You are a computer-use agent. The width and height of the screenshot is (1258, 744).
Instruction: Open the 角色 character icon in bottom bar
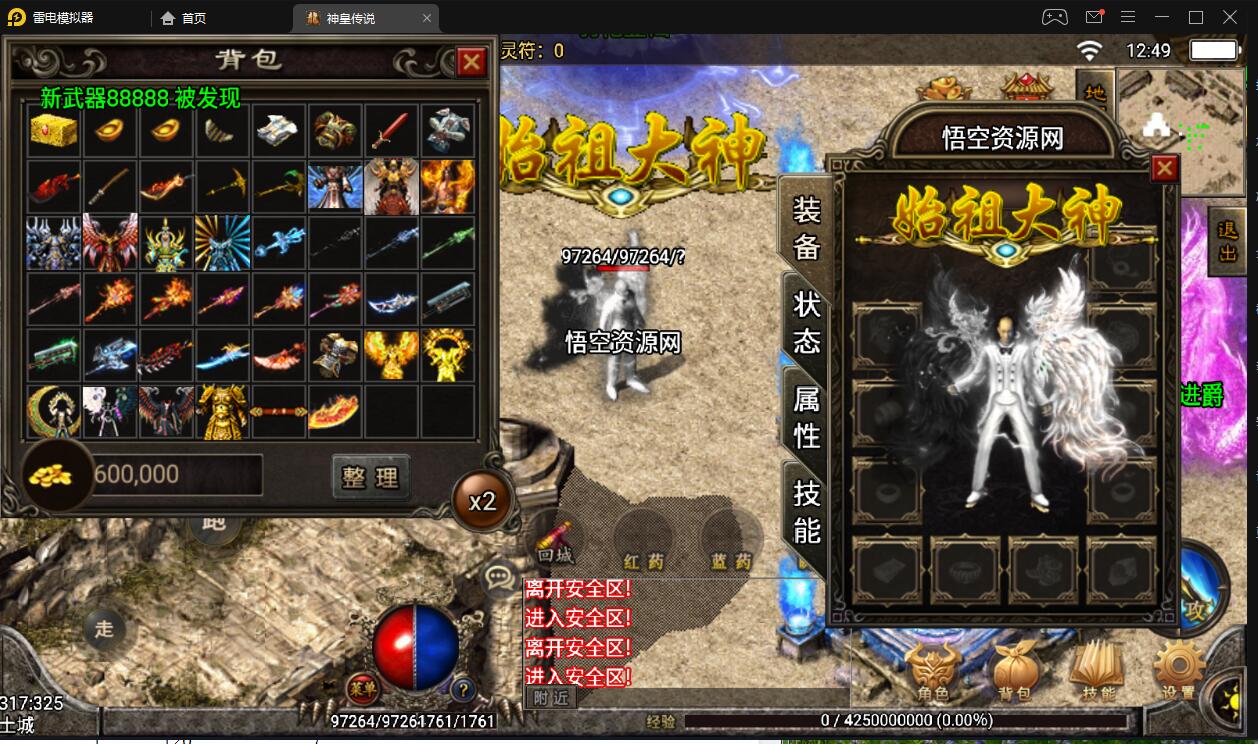click(x=932, y=670)
